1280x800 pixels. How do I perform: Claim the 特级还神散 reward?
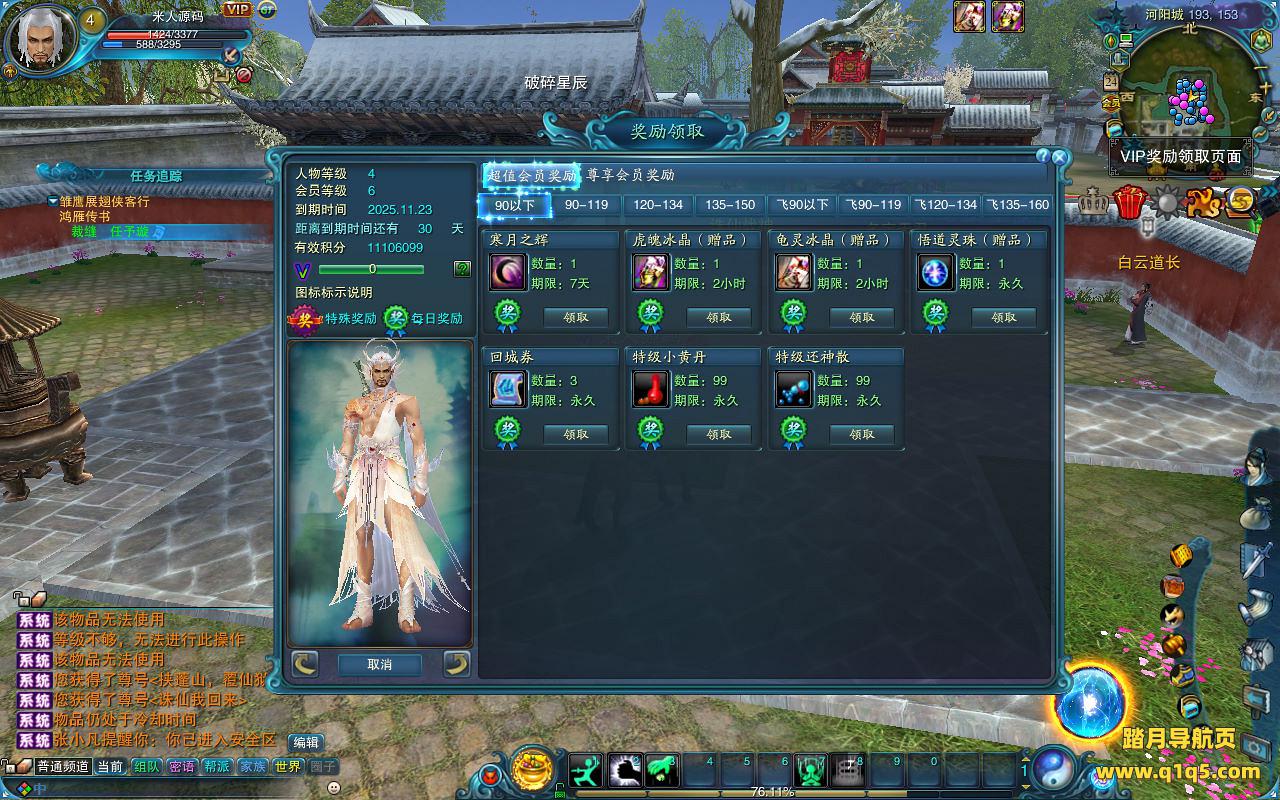(x=862, y=434)
